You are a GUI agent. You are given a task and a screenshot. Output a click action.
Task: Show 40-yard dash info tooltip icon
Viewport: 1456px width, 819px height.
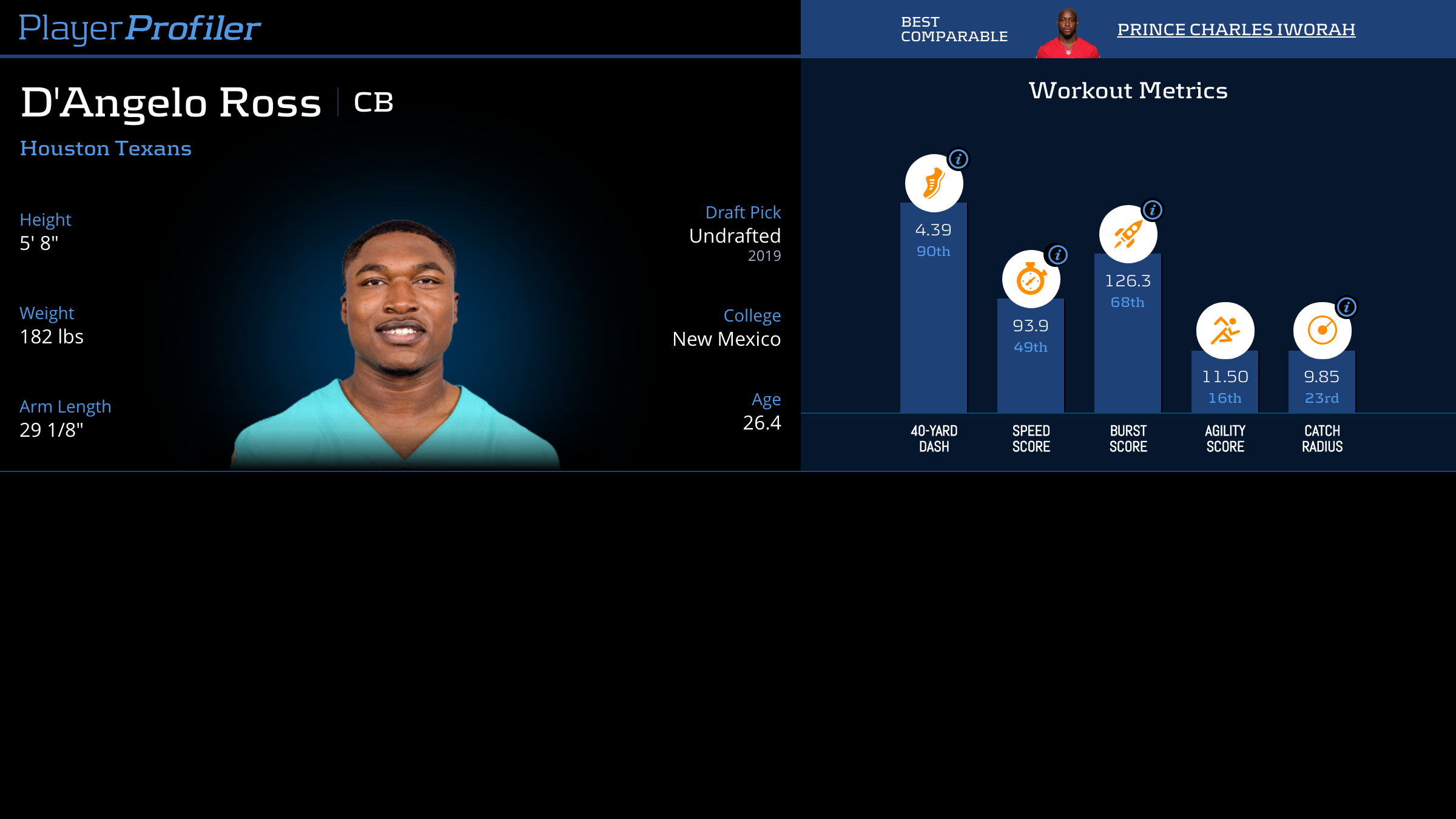tap(959, 160)
